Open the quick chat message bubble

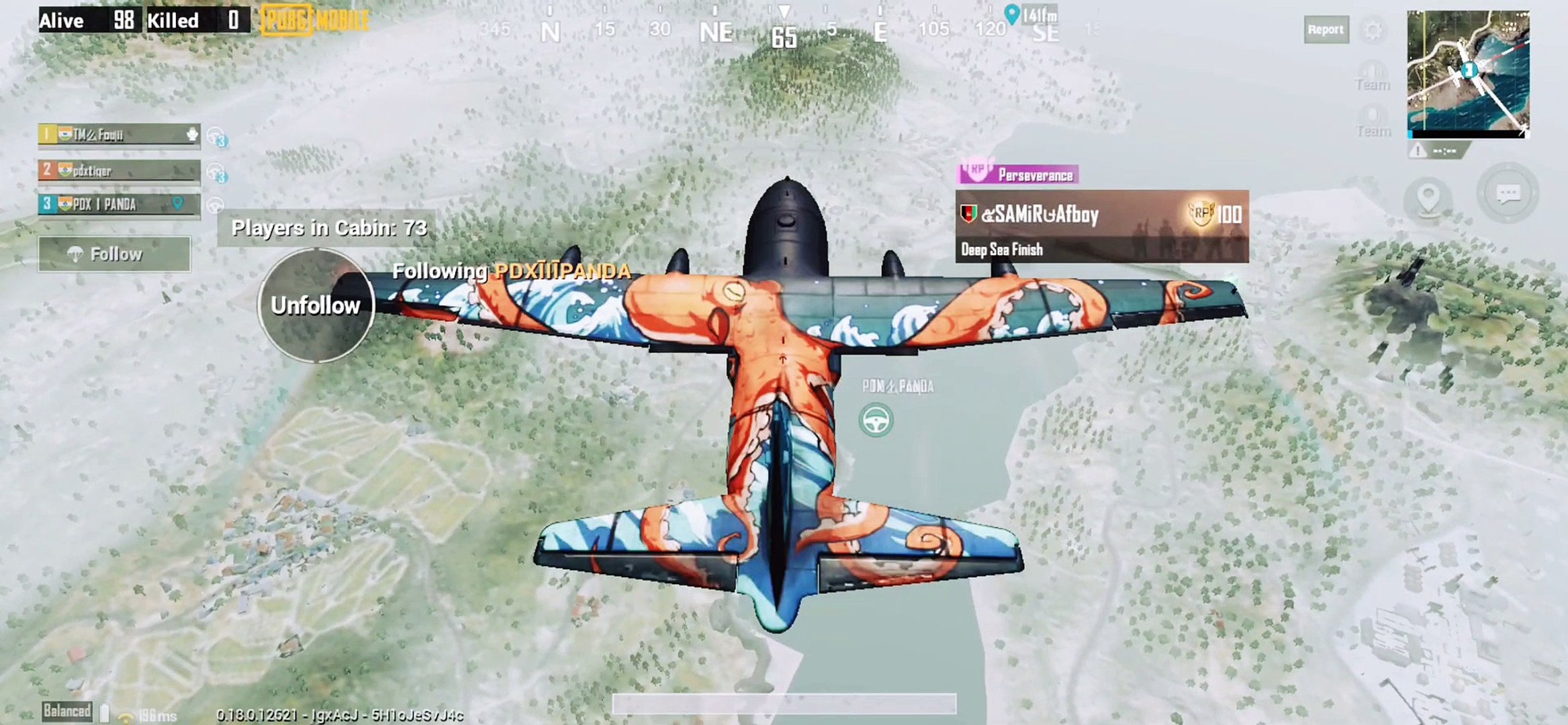1508,194
